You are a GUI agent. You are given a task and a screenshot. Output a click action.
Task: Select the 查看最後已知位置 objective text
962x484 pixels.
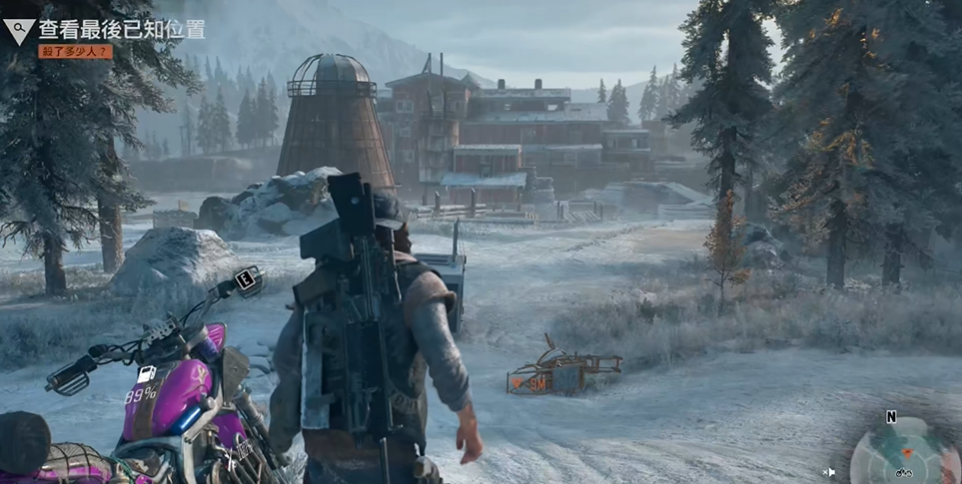click(x=122, y=29)
